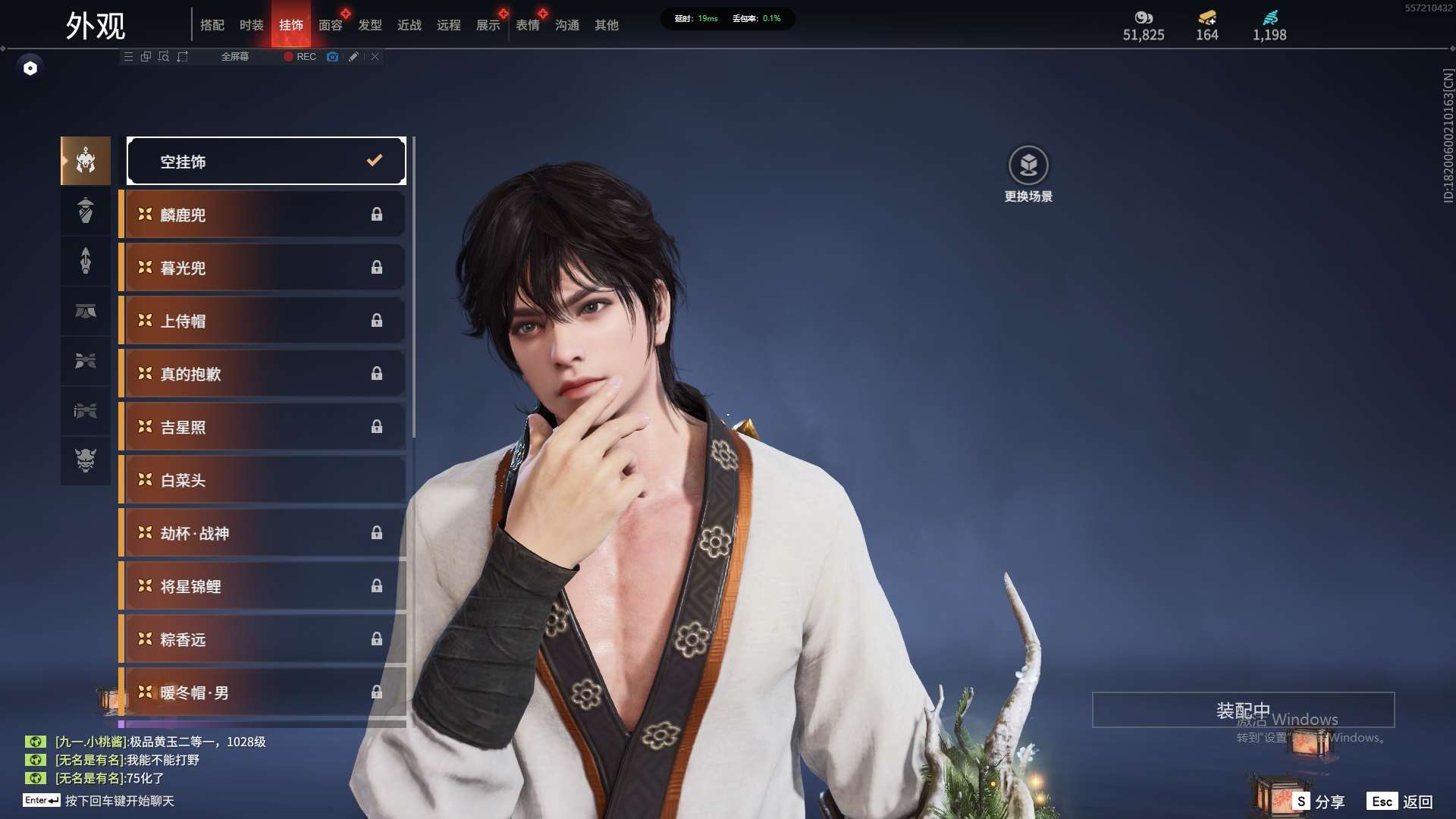Image resolution: width=1456 pixels, height=819 pixels.
Task: Close the recording overlay toolbar
Action: point(375,57)
